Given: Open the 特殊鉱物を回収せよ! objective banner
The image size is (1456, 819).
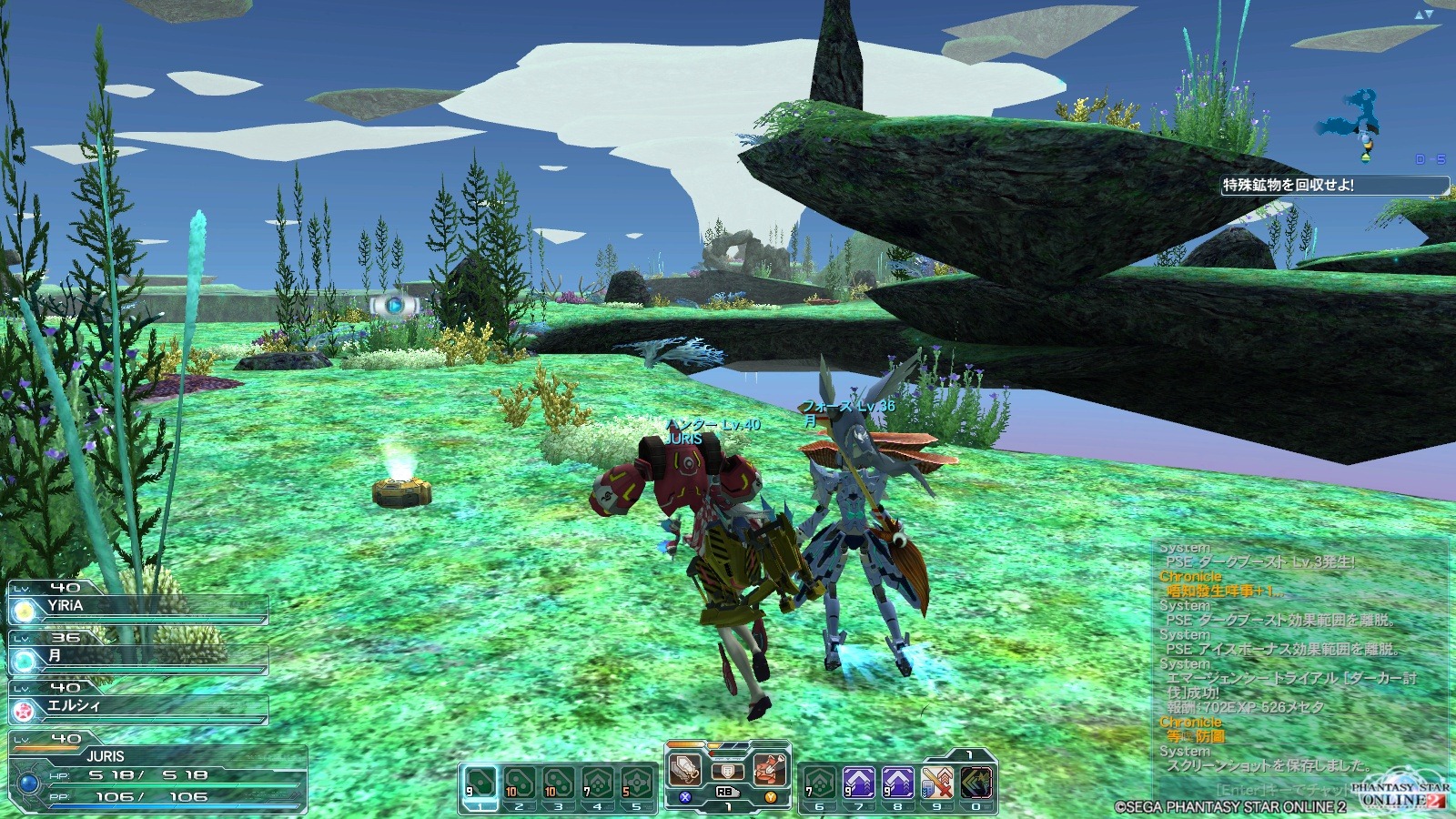Looking at the screenshot, I should pyautogui.click(x=1333, y=185).
